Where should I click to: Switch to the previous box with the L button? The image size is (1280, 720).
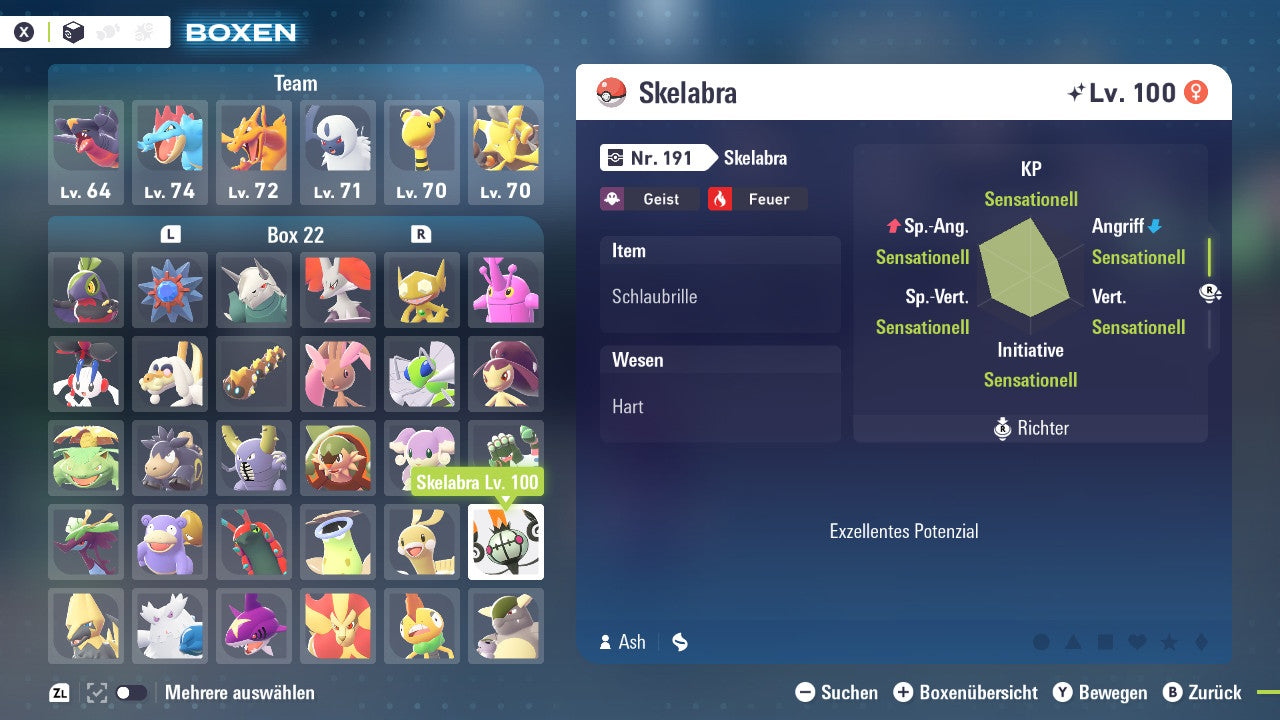coord(170,234)
